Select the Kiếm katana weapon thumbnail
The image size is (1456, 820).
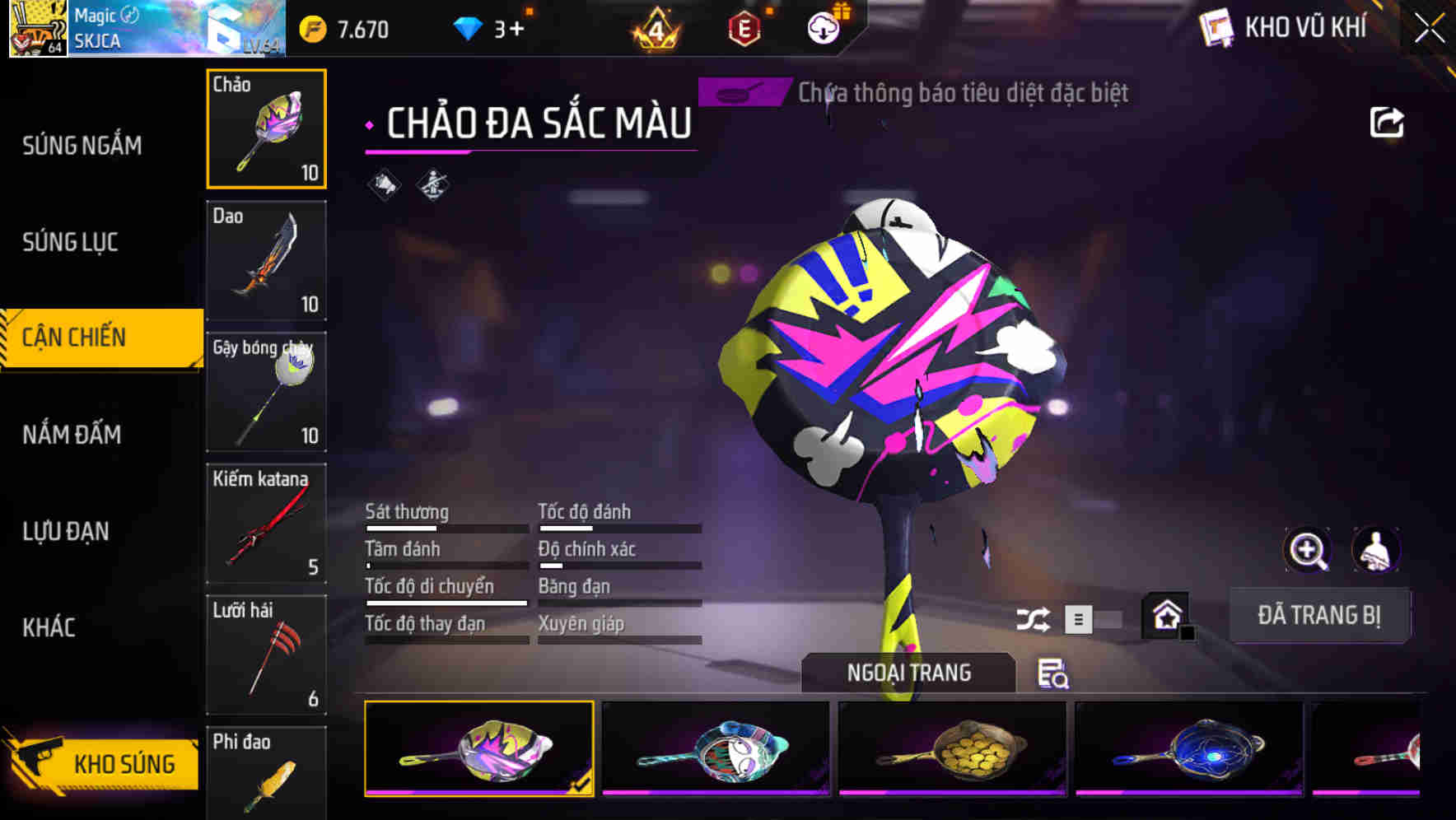[x=266, y=523]
